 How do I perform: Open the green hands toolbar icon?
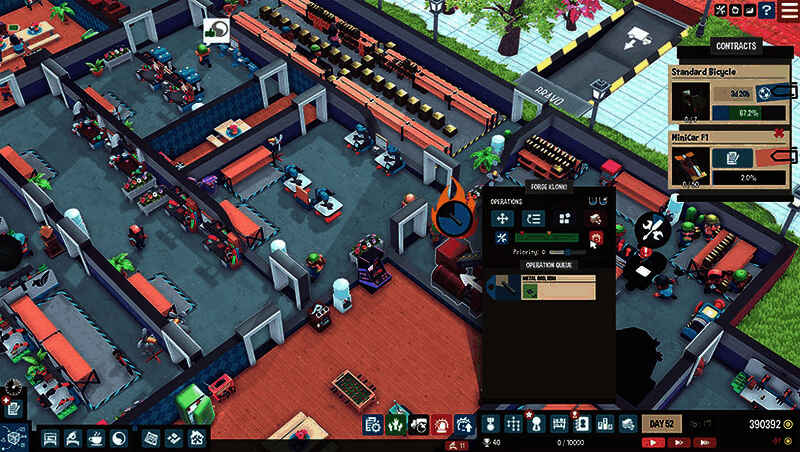tap(396, 424)
